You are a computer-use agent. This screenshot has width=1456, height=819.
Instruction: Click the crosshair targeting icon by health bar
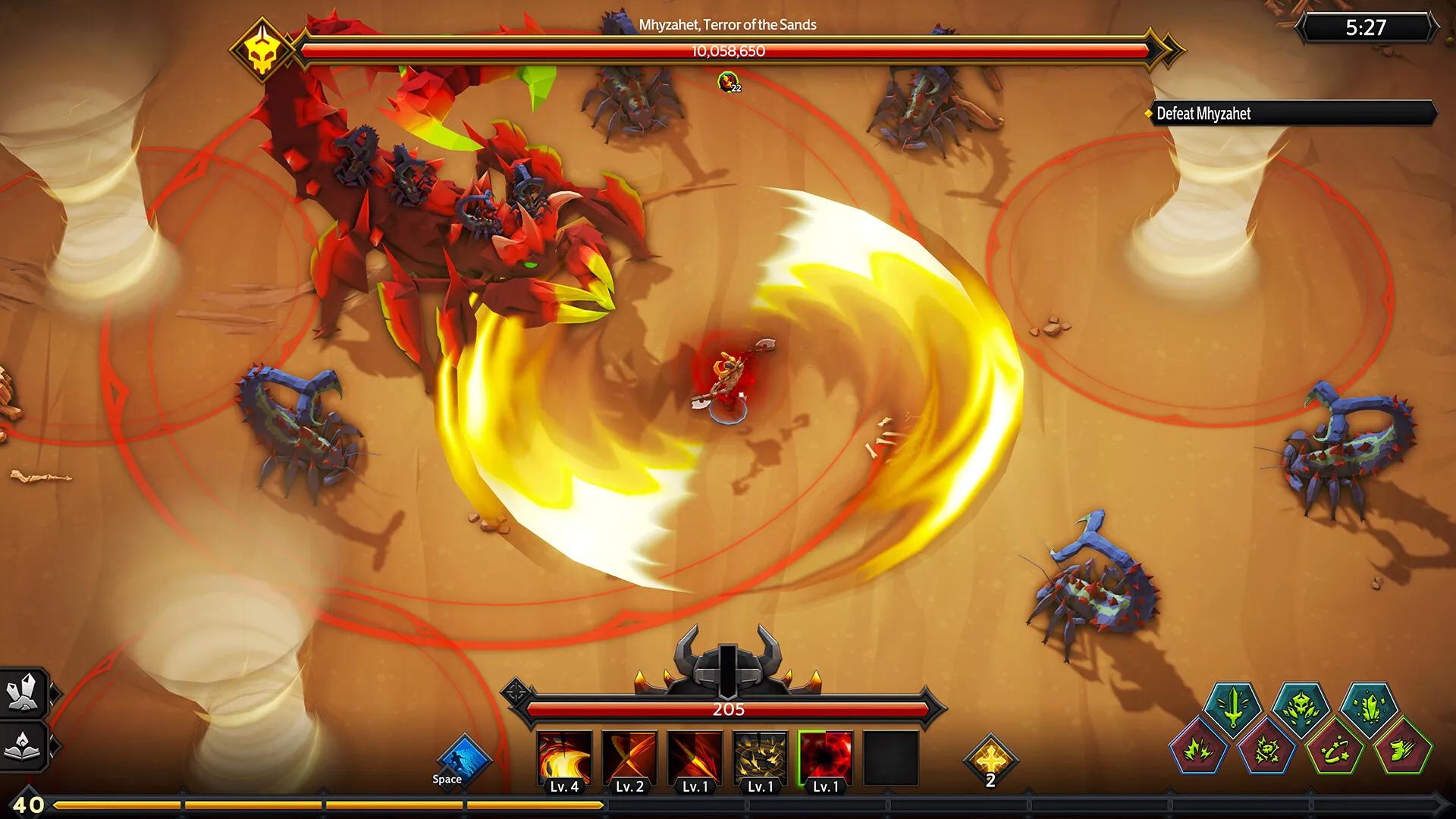pos(517,692)
